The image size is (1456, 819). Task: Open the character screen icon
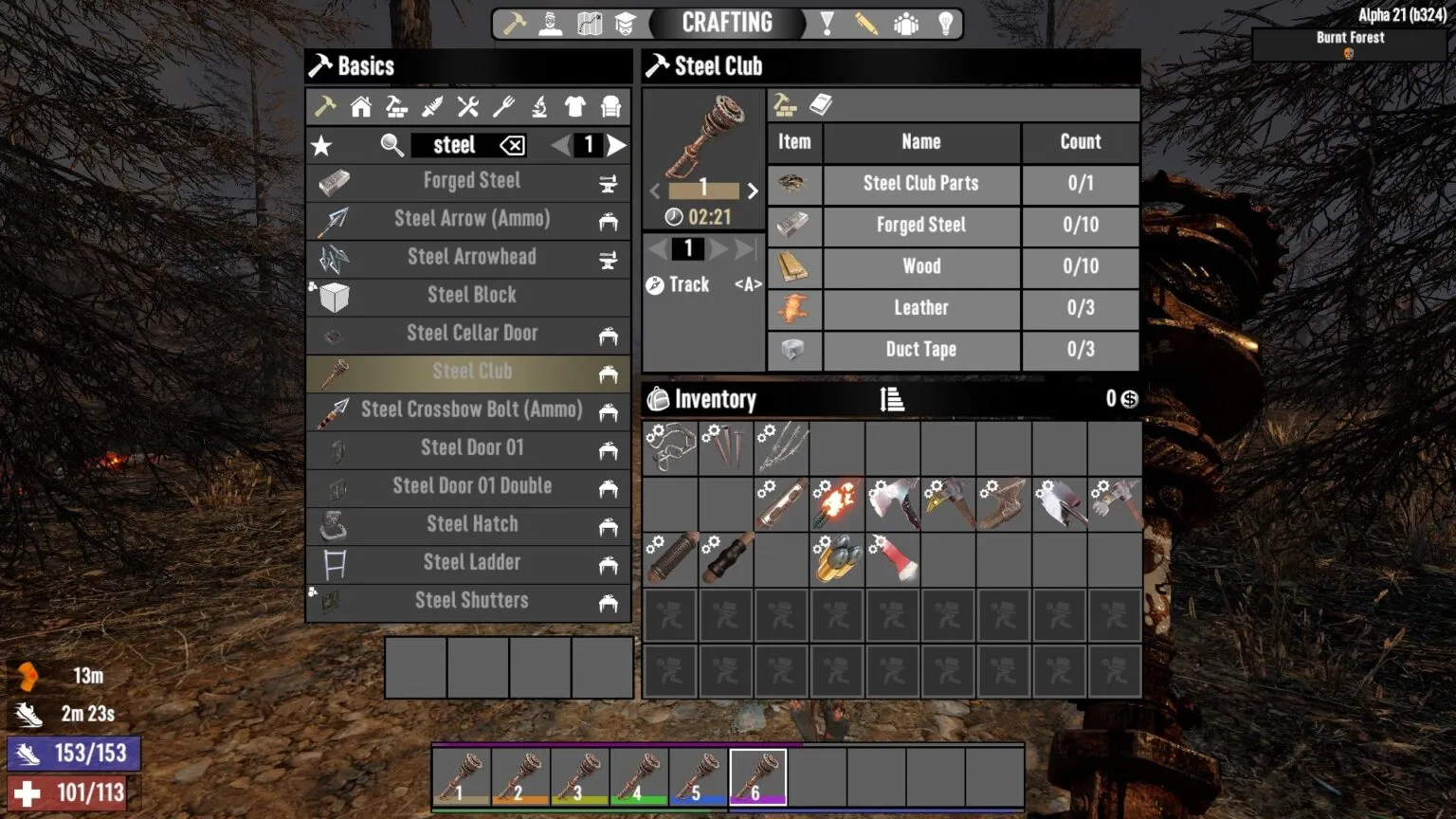point(551,23)
